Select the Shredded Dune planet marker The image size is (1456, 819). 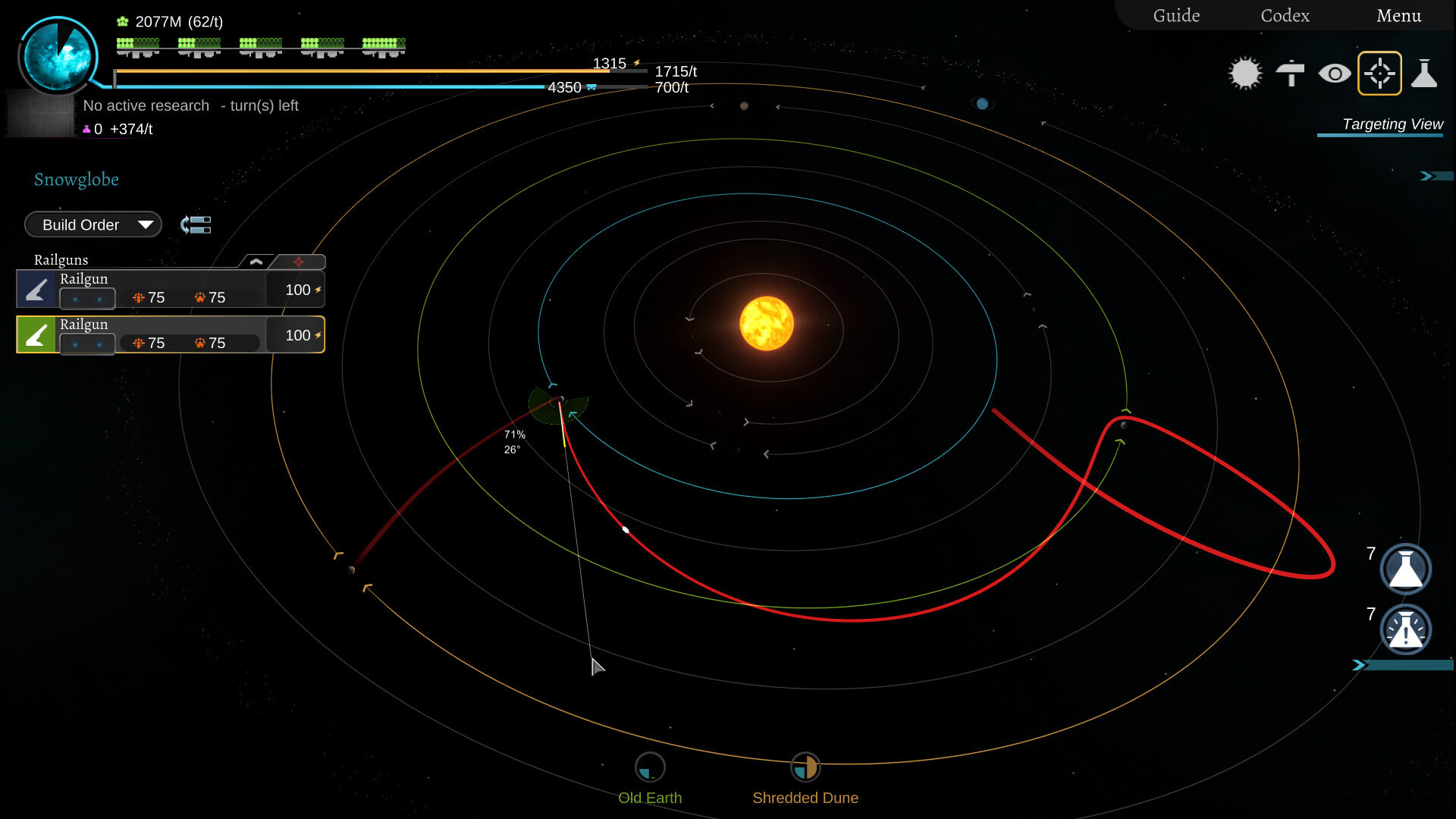805,768
